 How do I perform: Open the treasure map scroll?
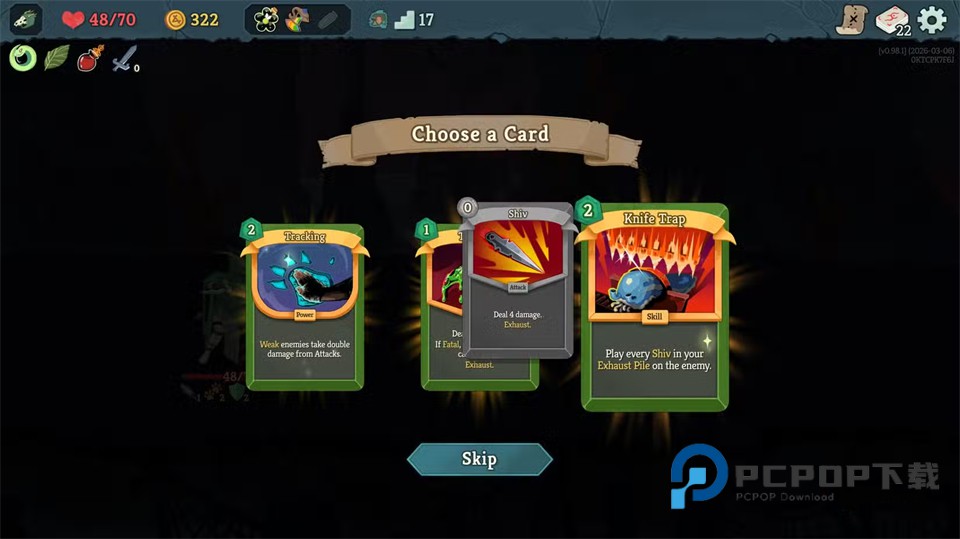pyautogui.click(x=852, y=20)
